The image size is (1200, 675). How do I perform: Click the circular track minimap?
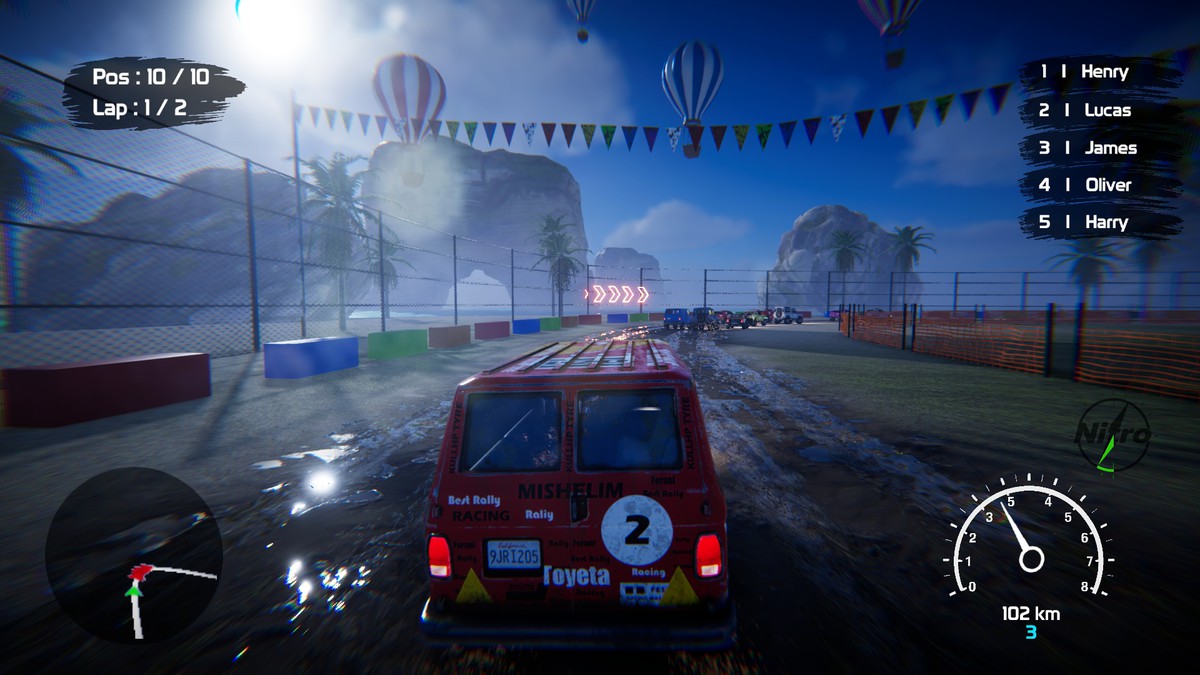click(133, 556)
